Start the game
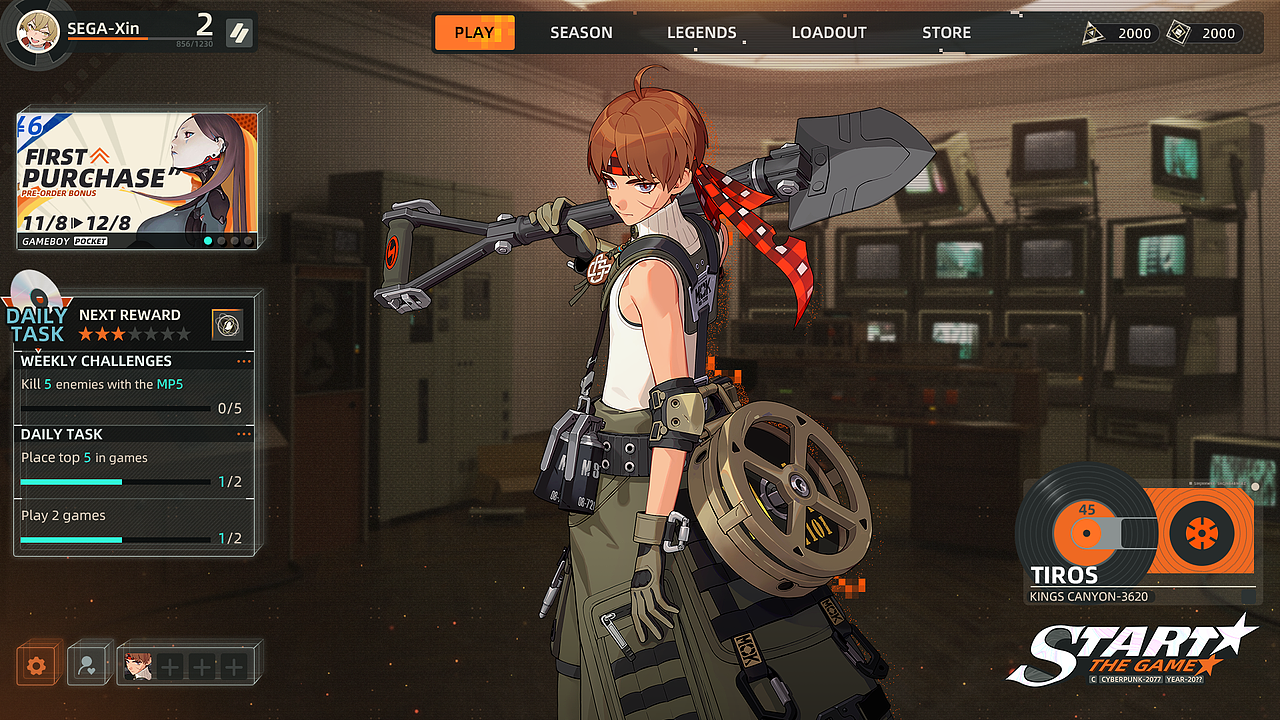1280x720 pixels. 1130,650
